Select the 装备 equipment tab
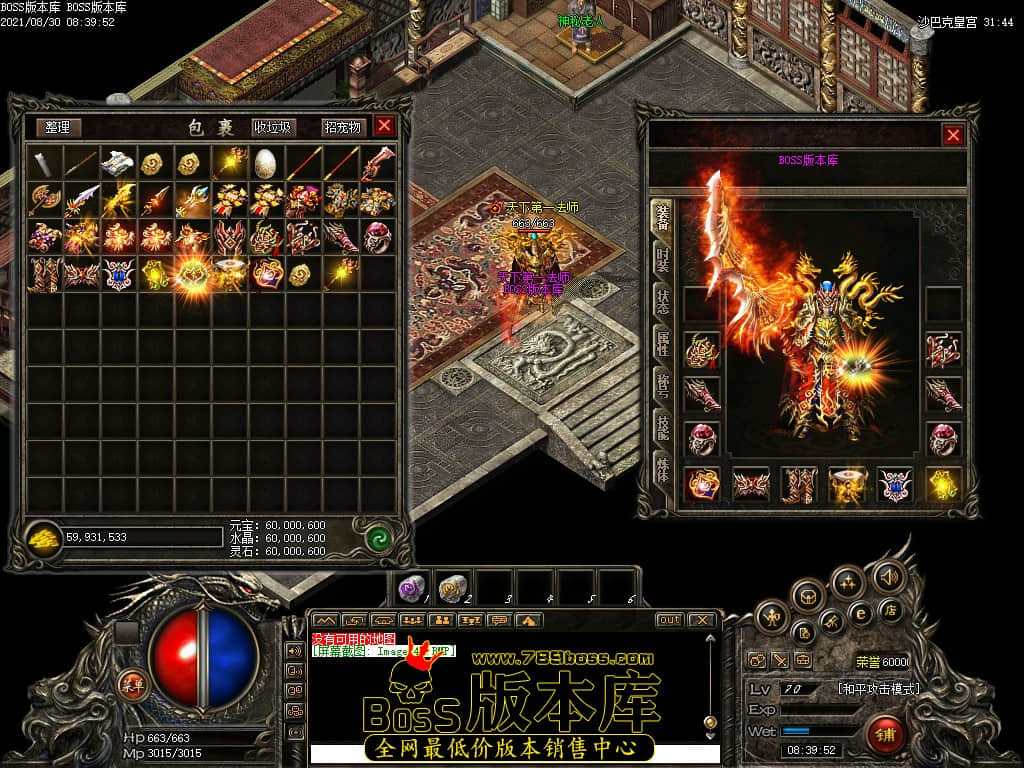 tap(661, 216)
